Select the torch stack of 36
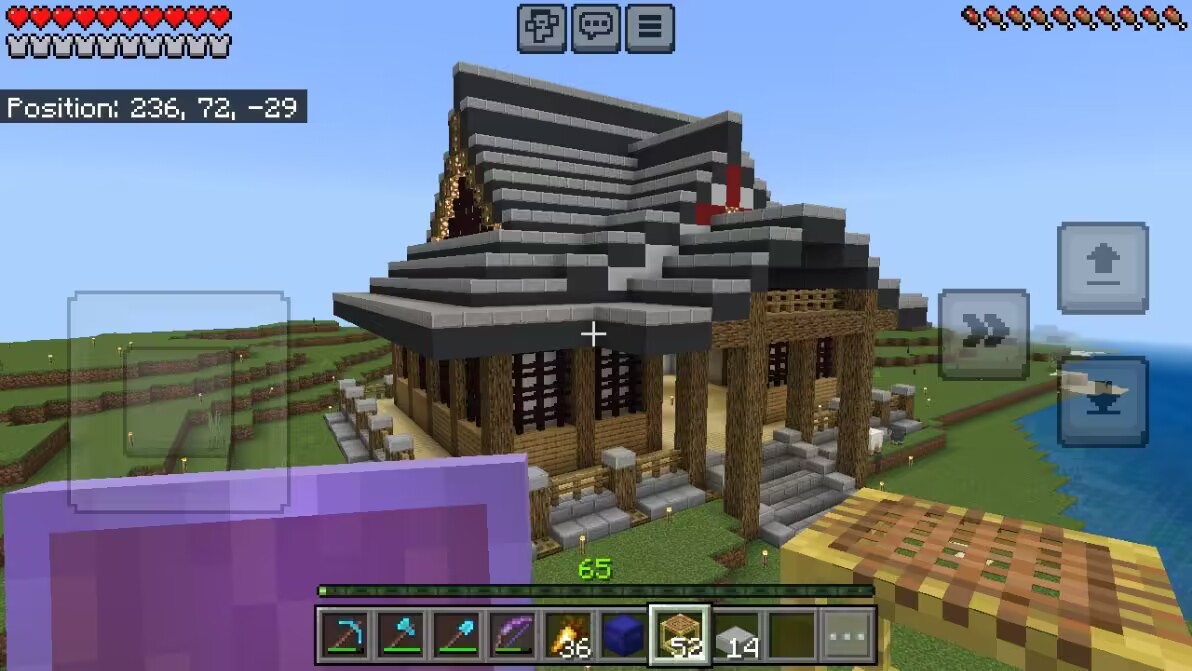 click(x=568, y=634)
